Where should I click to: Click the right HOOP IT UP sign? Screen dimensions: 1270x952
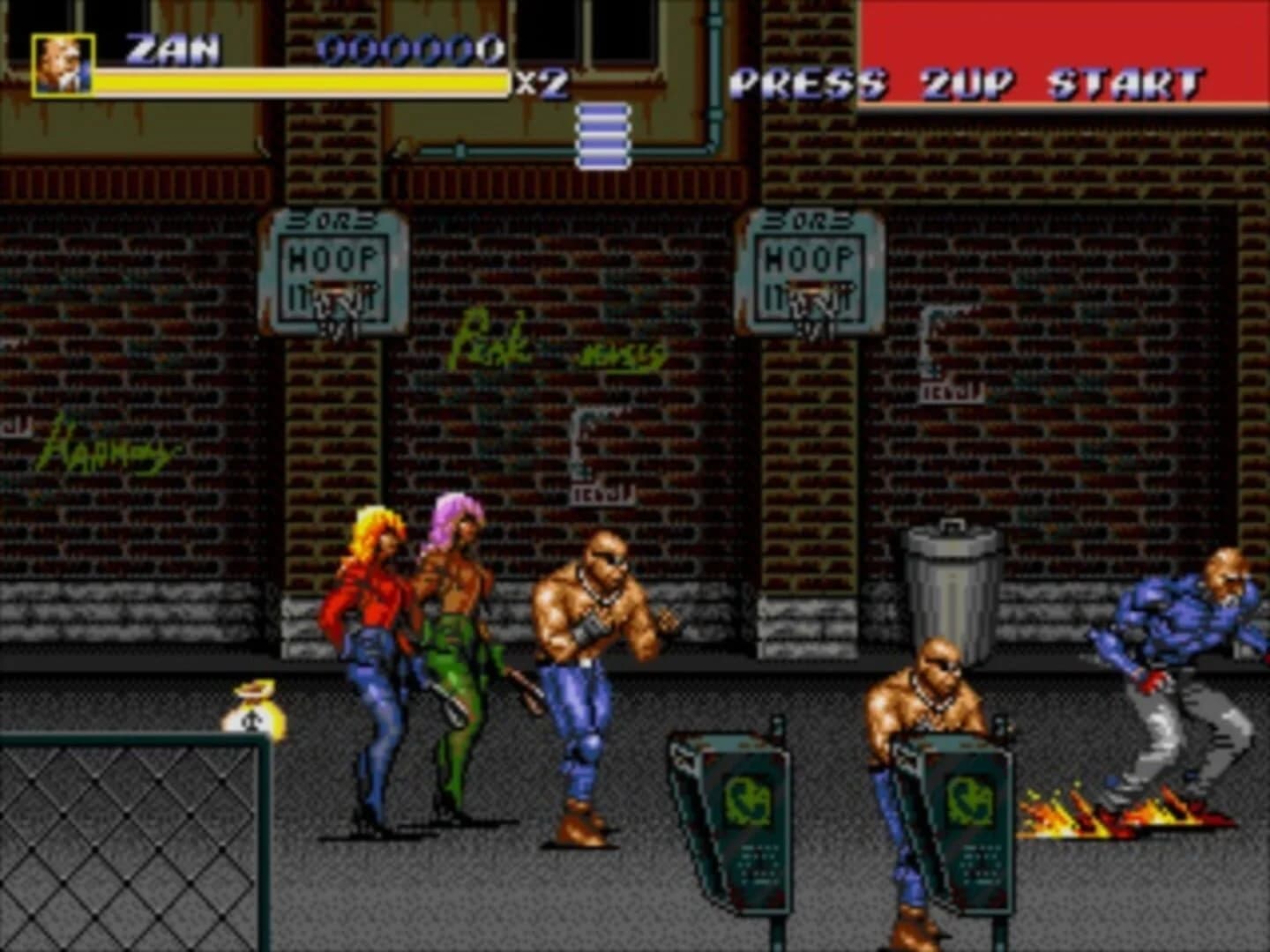810,264
